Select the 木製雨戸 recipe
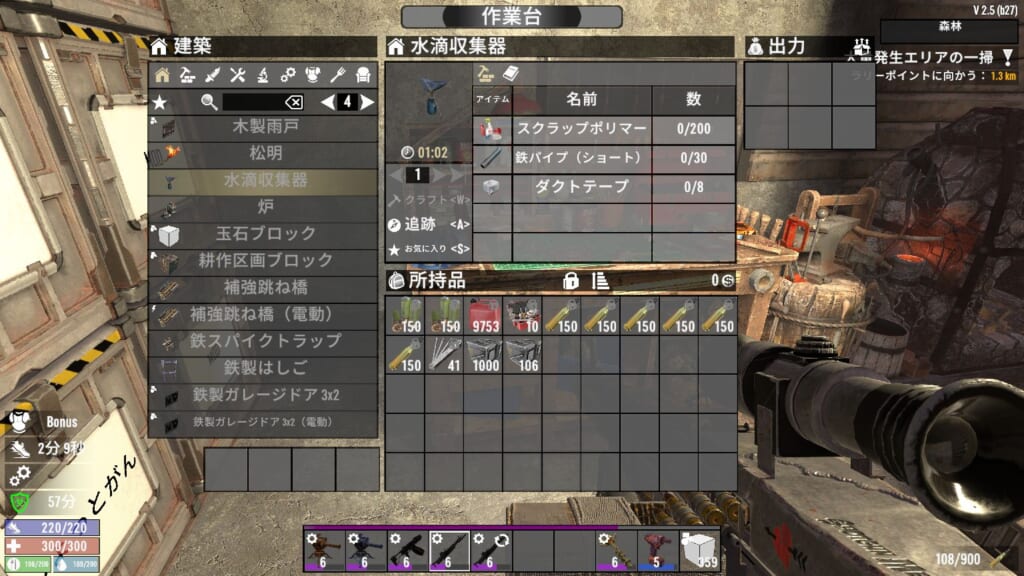 click(265, 127)
